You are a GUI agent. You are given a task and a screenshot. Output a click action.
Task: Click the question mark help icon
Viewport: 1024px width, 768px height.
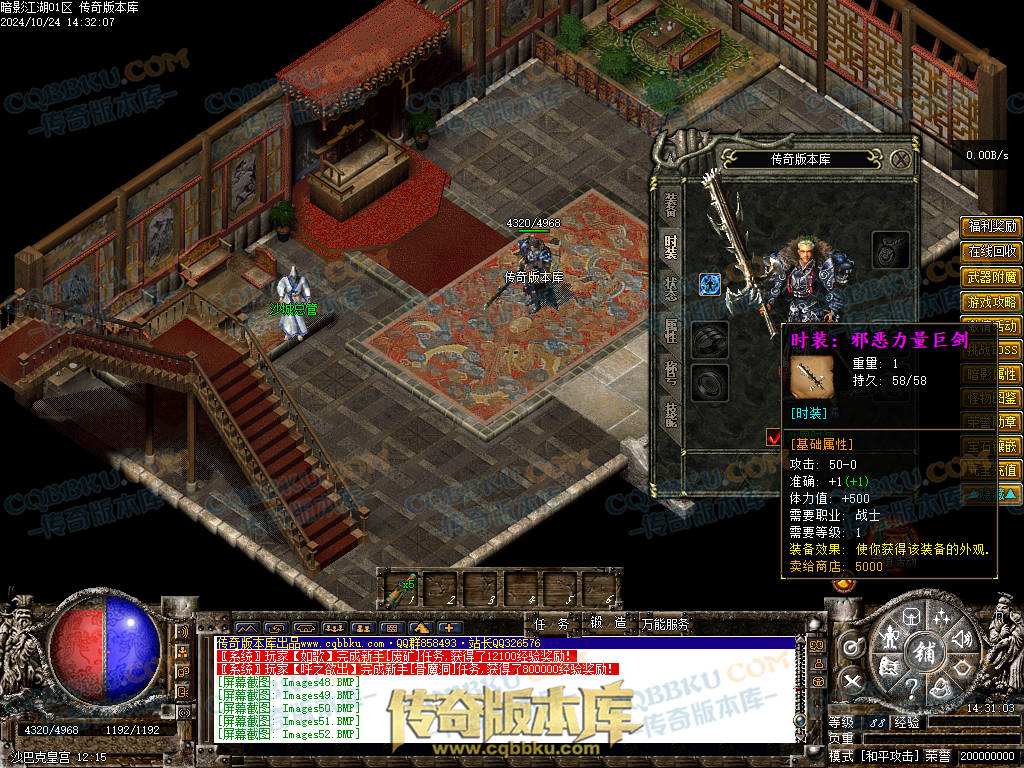pos(911,689)
